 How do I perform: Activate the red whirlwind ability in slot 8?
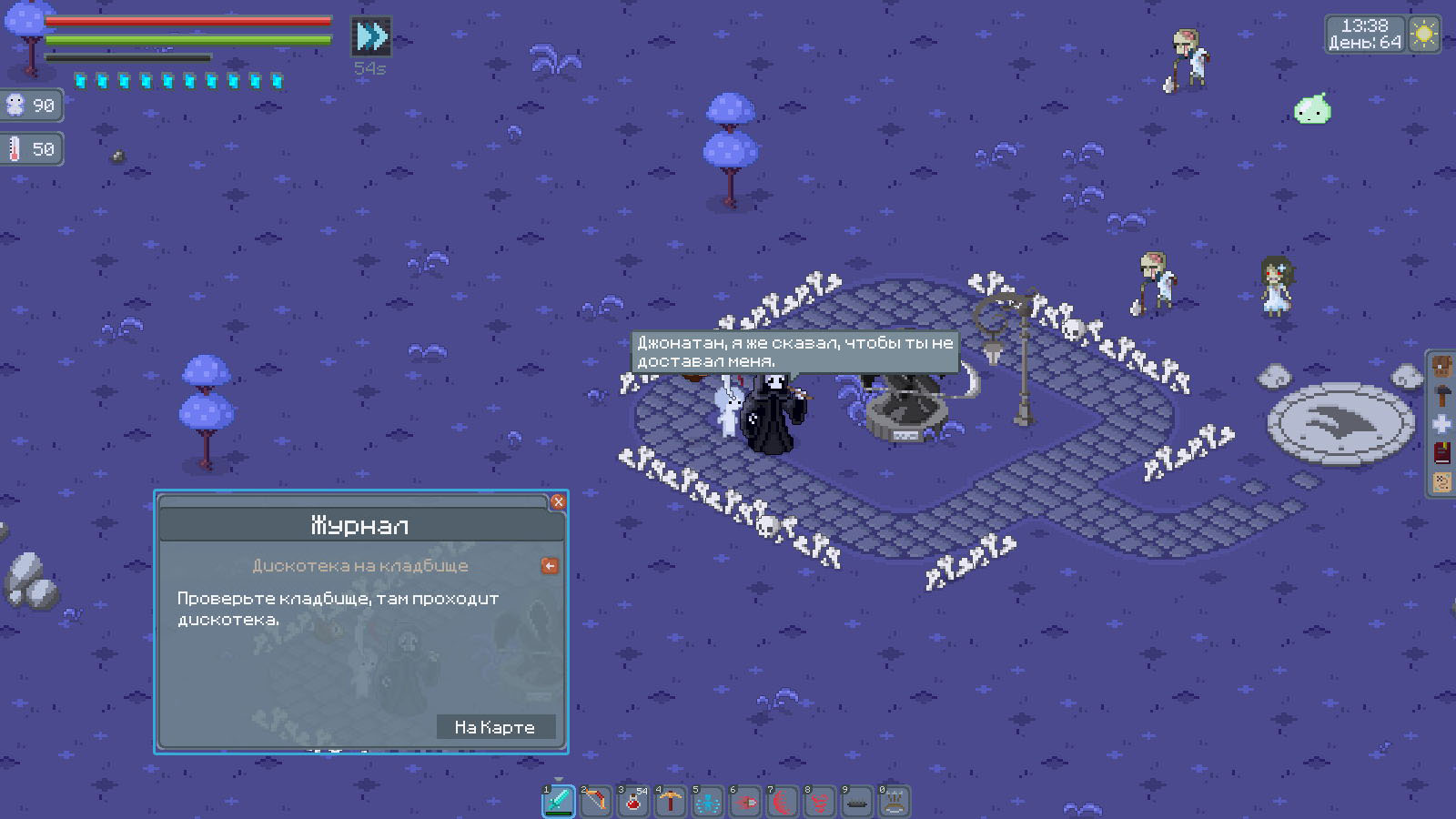tap(820, 801)
